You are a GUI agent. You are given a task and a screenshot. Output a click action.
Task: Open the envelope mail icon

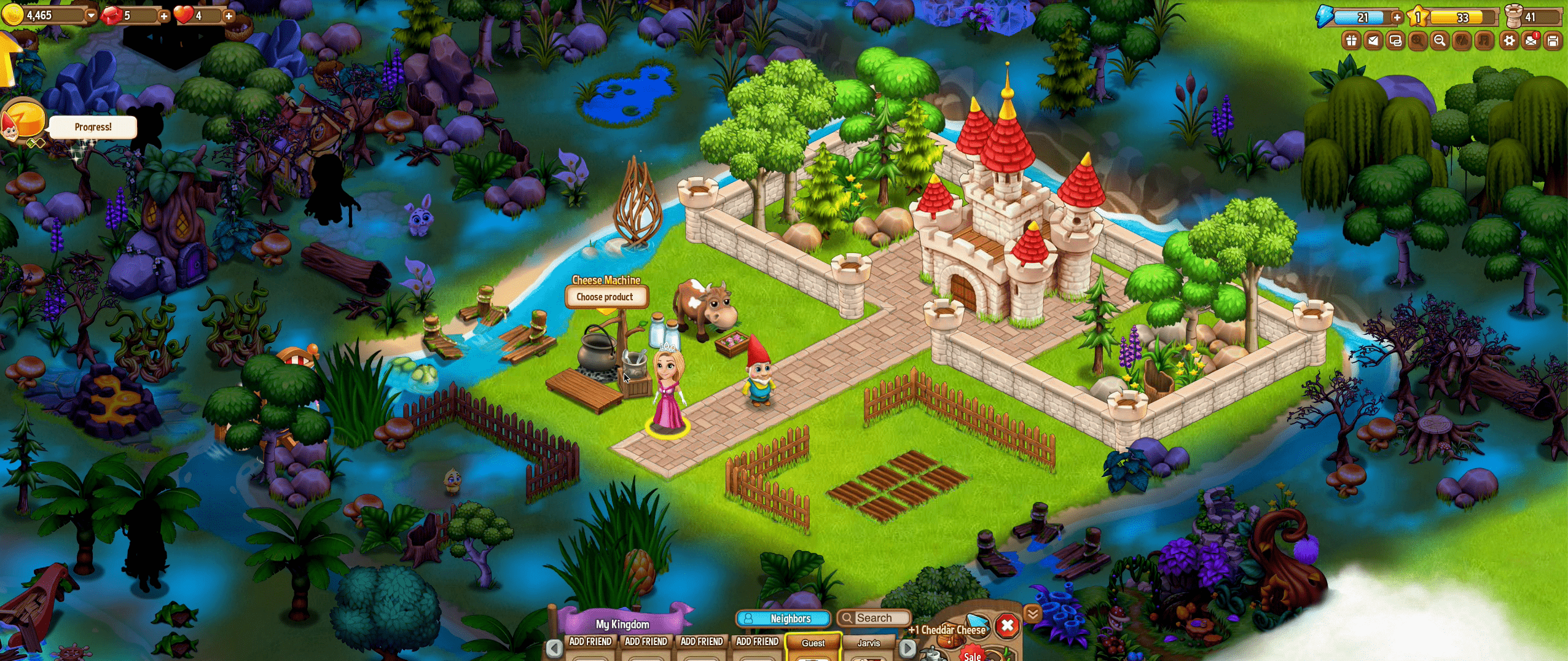(x=1373, y=41)
